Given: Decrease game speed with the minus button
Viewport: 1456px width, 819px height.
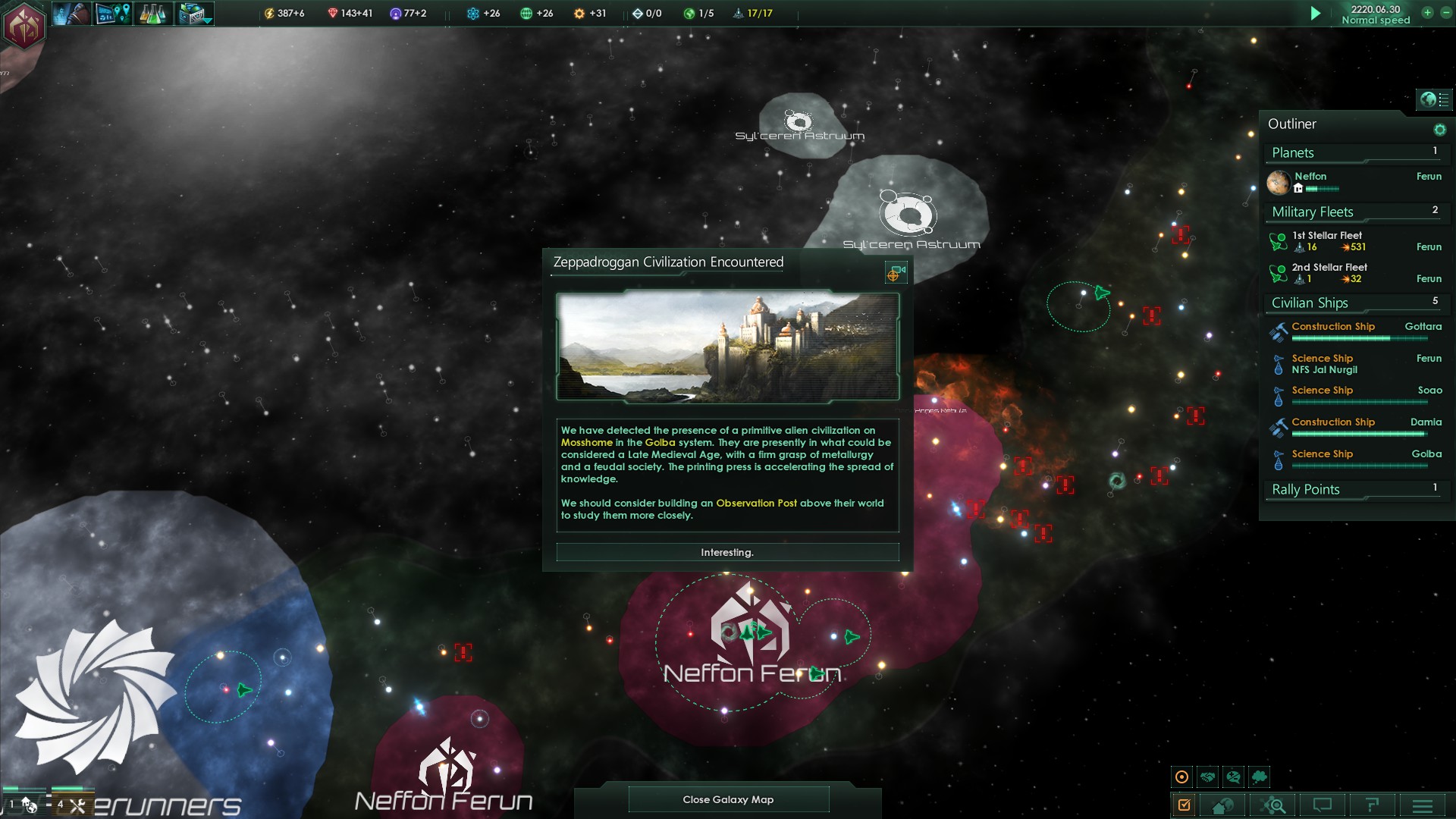Looking at the screenshot, I should [1445, 13].
